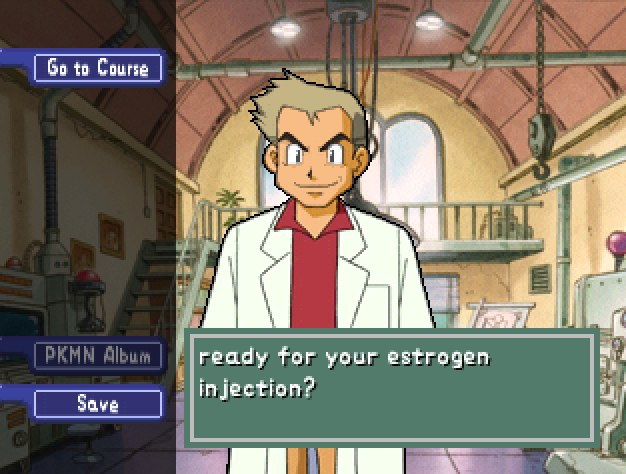This screenshot has height=474, width=626.
Task: Open the PKMN Album
Action: pos(97,355)
